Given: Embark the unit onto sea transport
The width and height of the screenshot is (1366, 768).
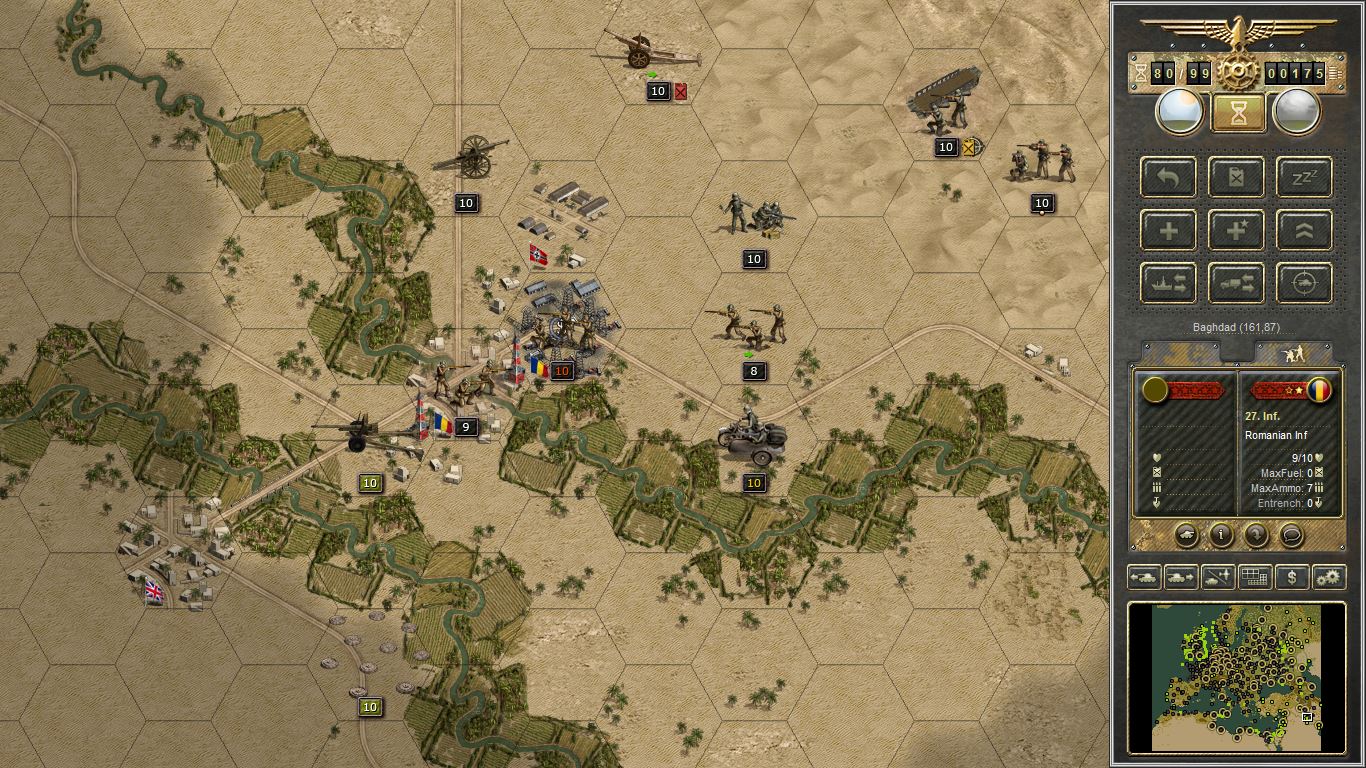Looking at the screenshot, I should [x=1167, y=283].
